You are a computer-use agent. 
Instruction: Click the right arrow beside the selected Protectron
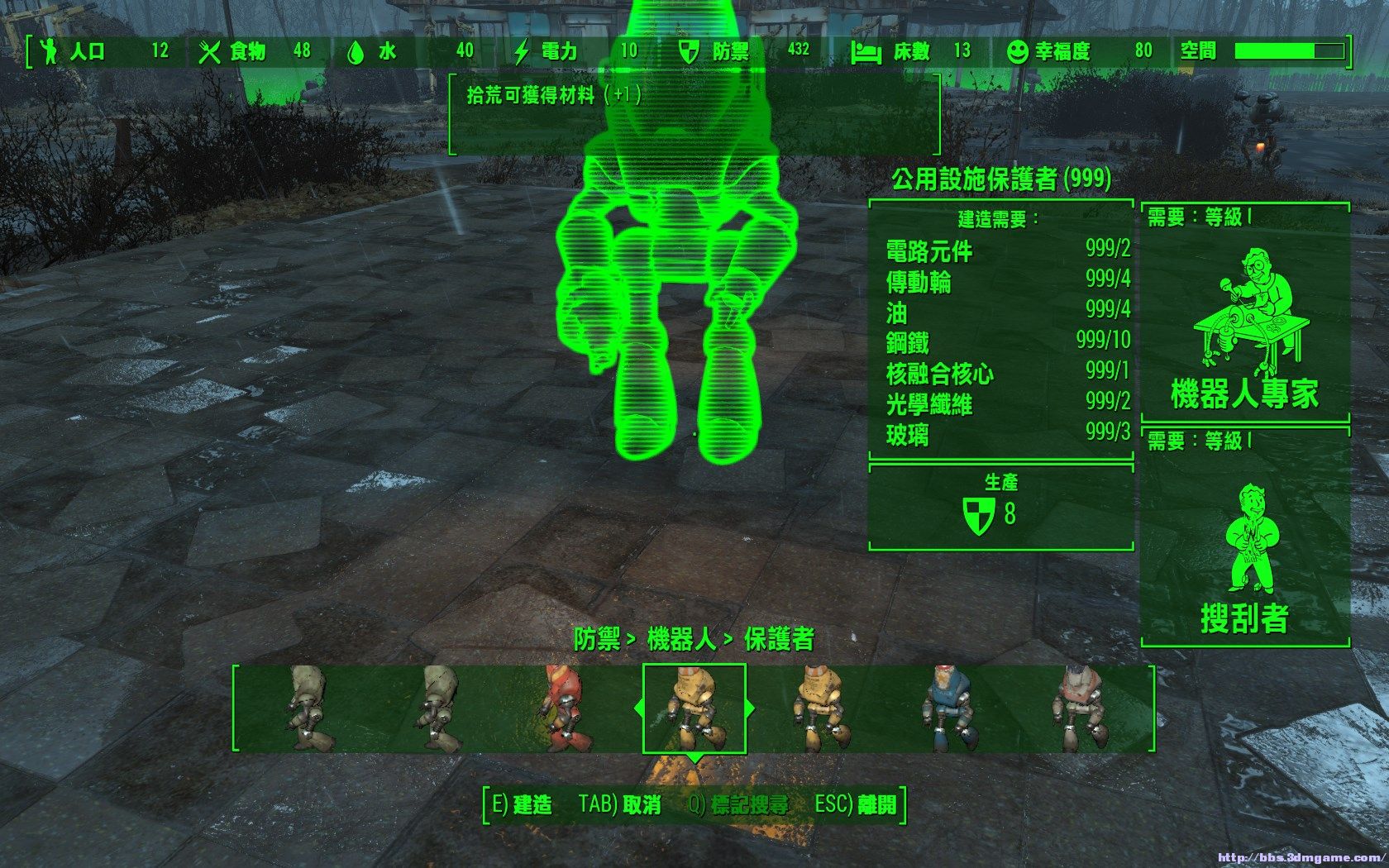pos(751,708)
